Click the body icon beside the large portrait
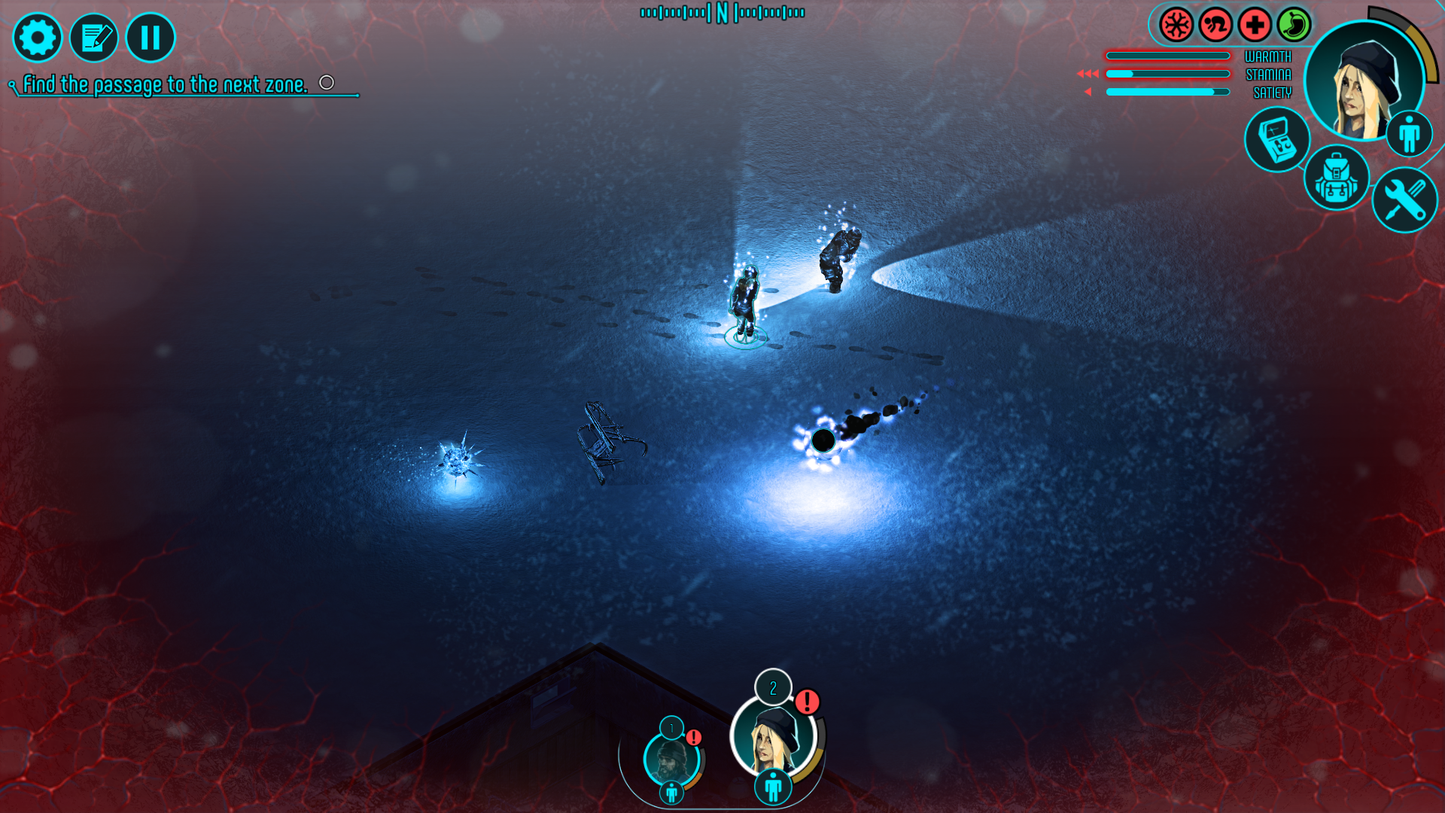 coord(1409,133)
